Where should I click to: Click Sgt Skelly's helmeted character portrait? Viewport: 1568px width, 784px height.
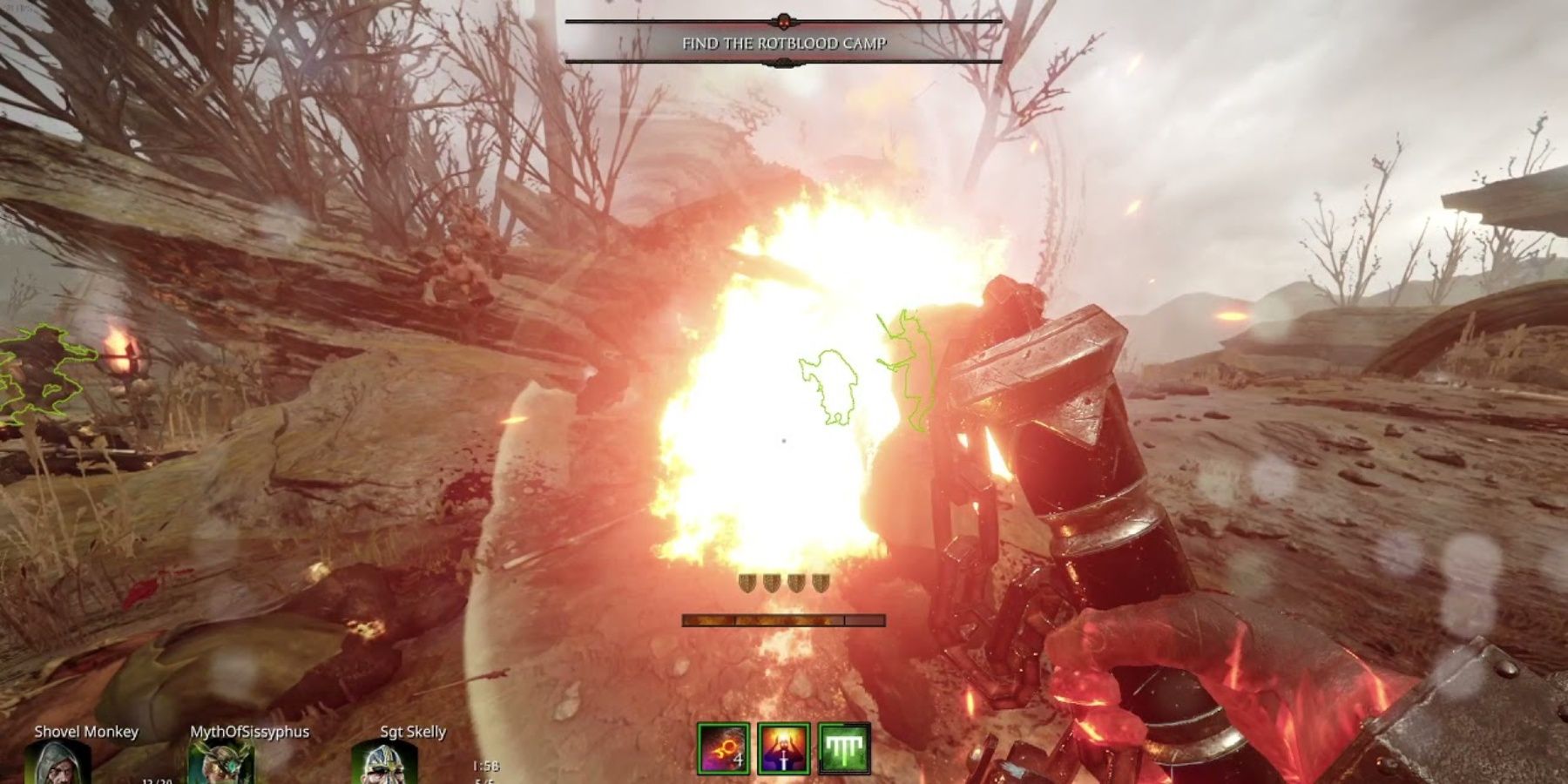coord(383,765)
